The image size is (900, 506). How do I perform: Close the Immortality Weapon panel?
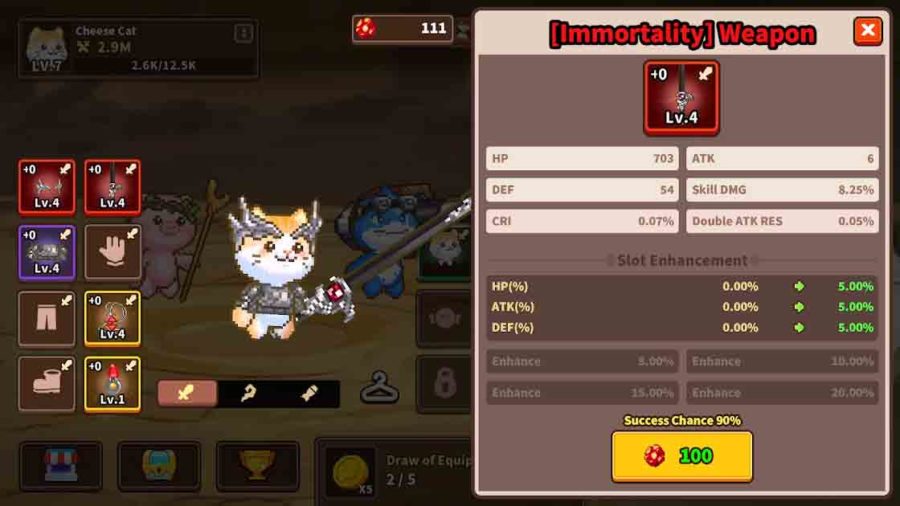click(x=867, y=32)
